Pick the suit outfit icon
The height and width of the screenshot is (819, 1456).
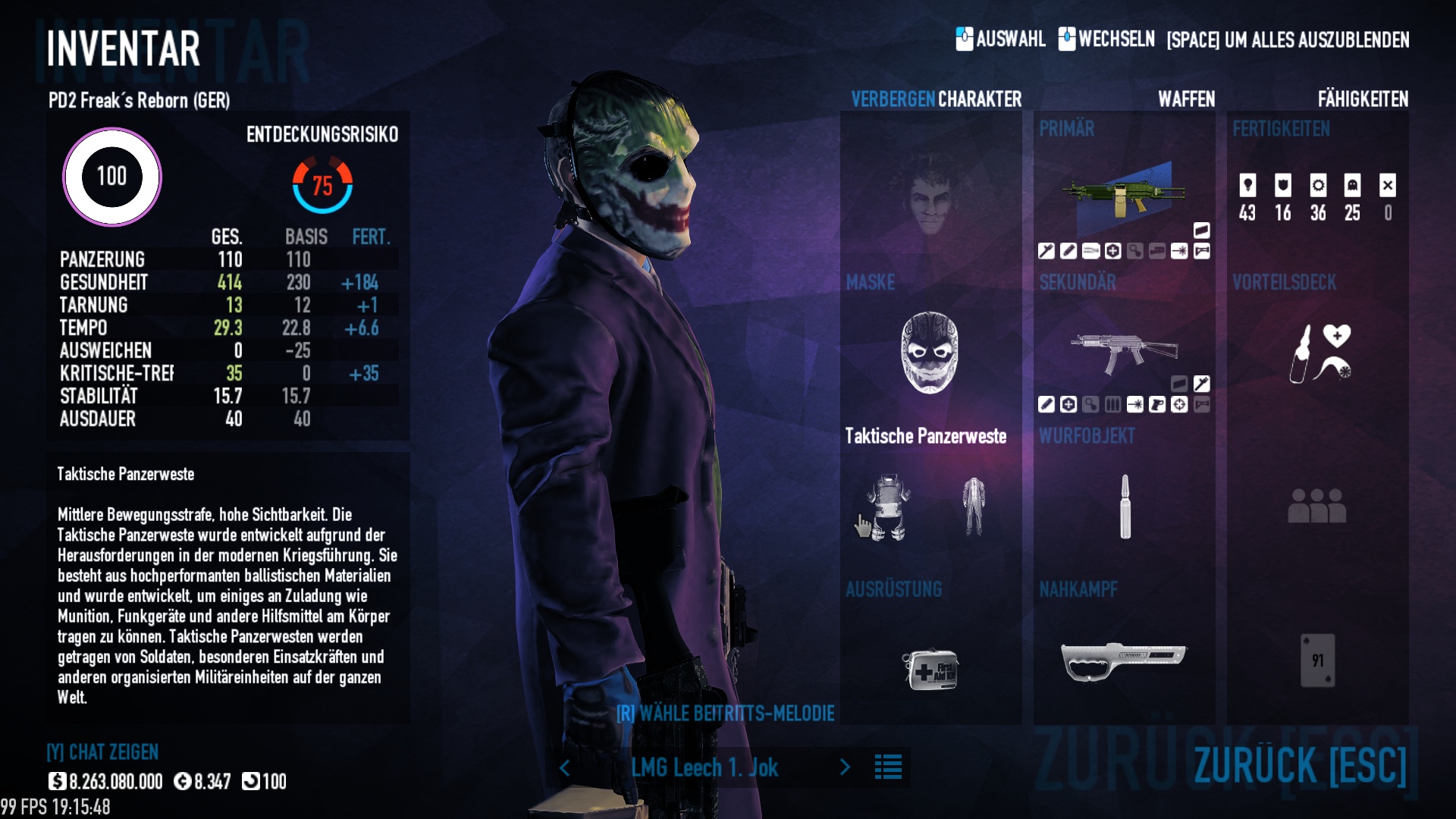click(x=974, y=507)
